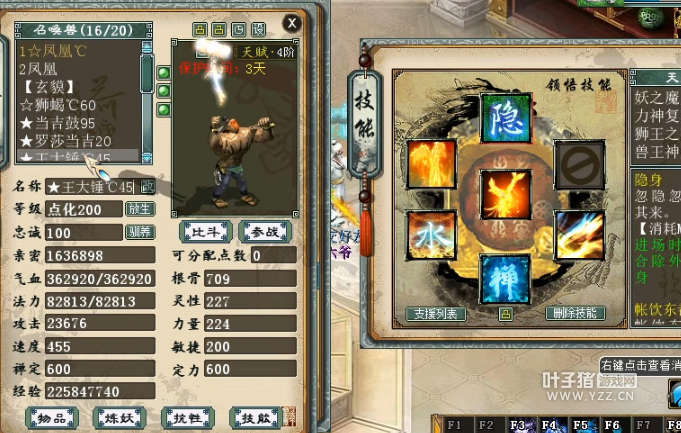681x433 pixels.
Task: Open the 支援列表 support list
Action: point(438,313)
